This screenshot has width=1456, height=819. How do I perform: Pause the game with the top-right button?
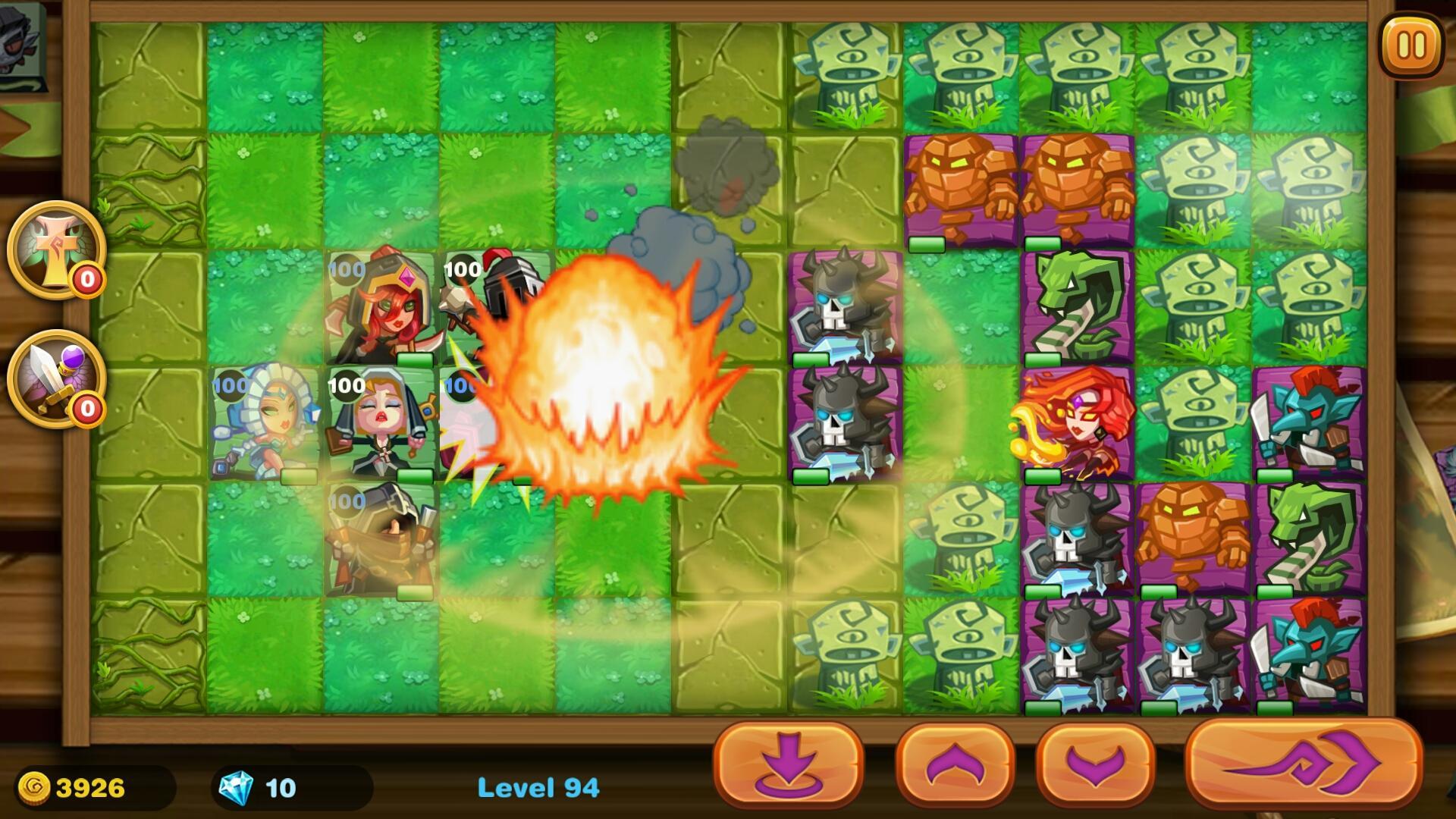[1411, 45]
